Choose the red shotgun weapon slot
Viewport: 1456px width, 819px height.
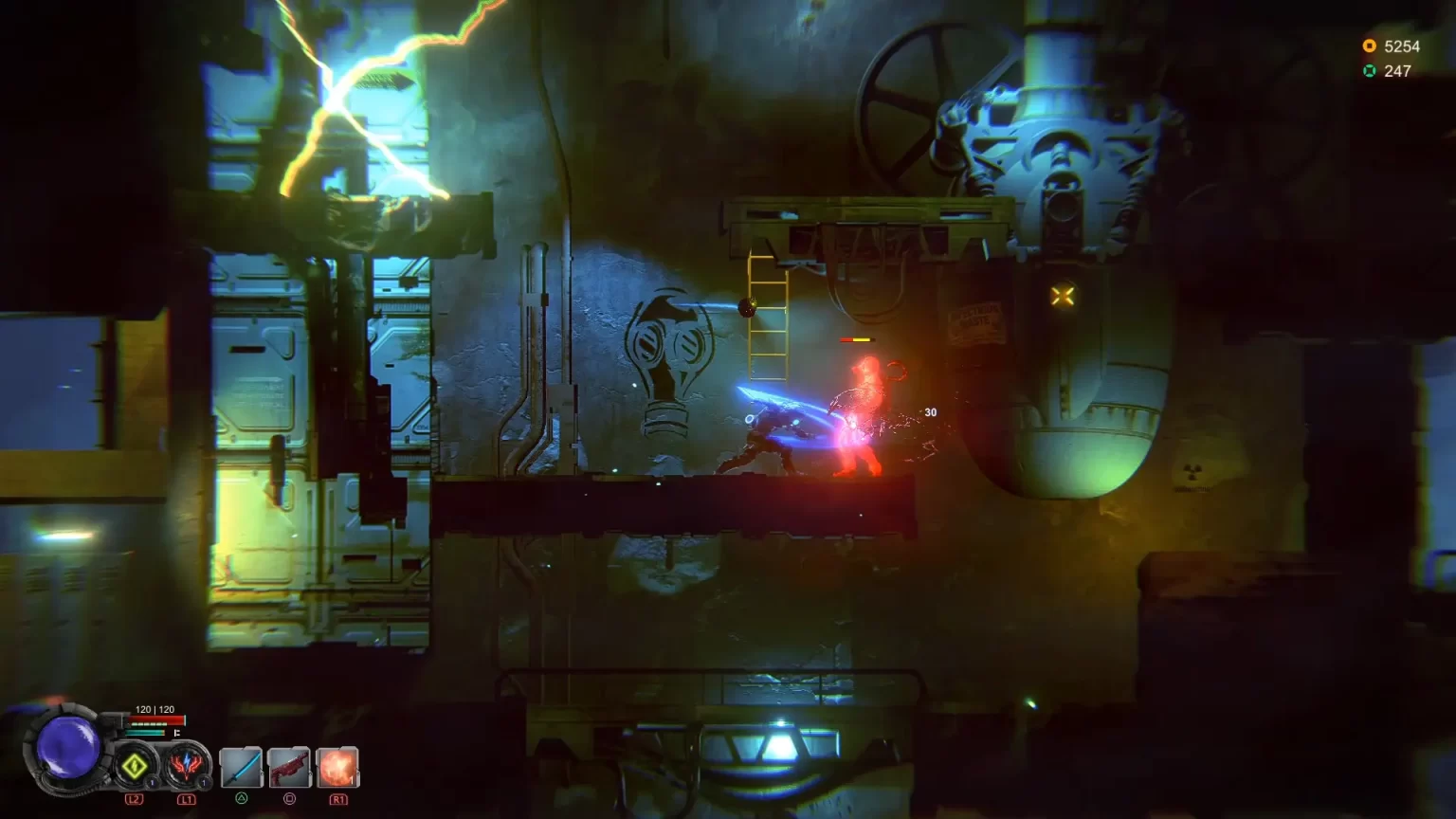[289, 767]
